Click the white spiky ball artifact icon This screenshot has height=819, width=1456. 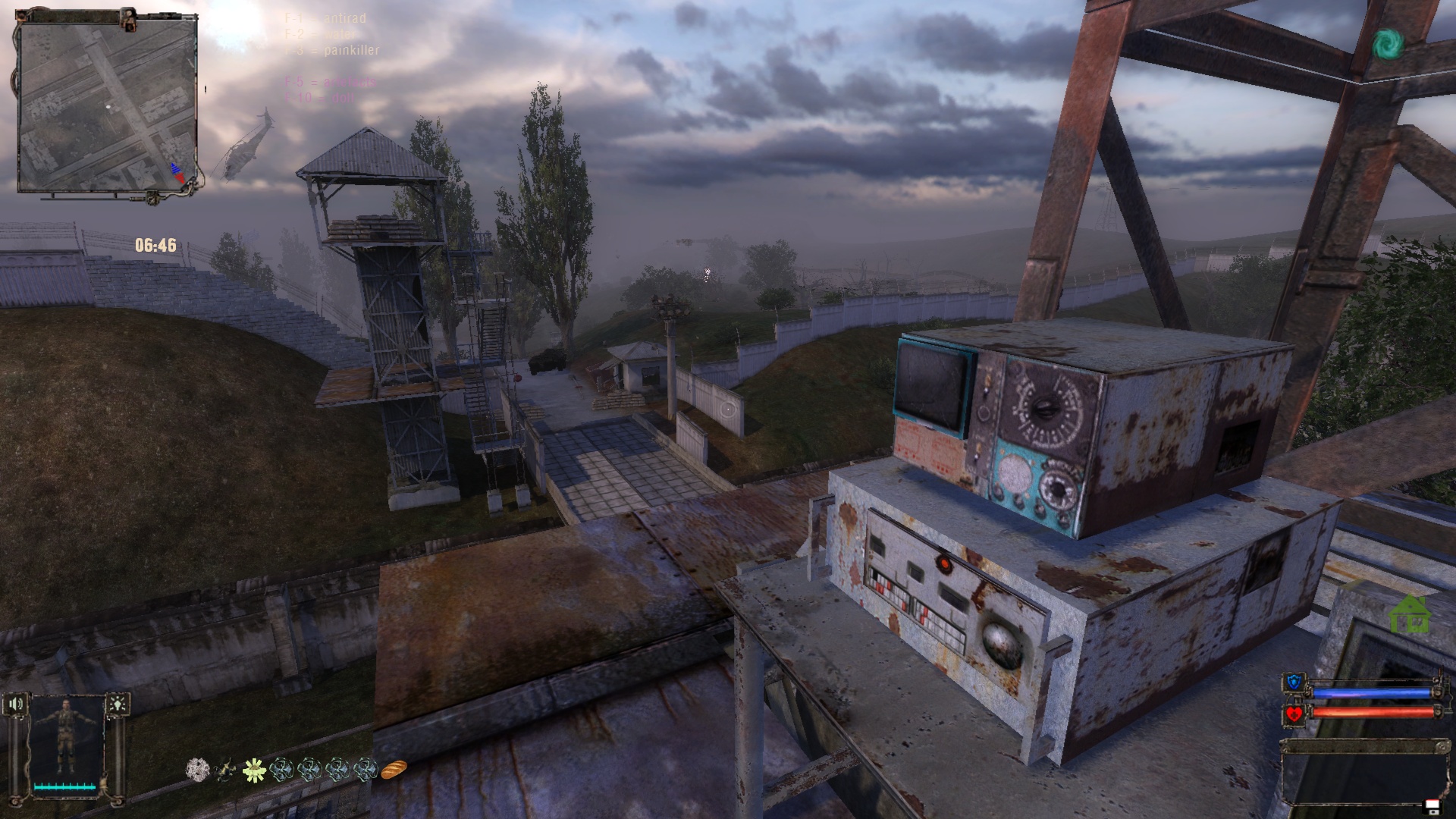point(198,770)
